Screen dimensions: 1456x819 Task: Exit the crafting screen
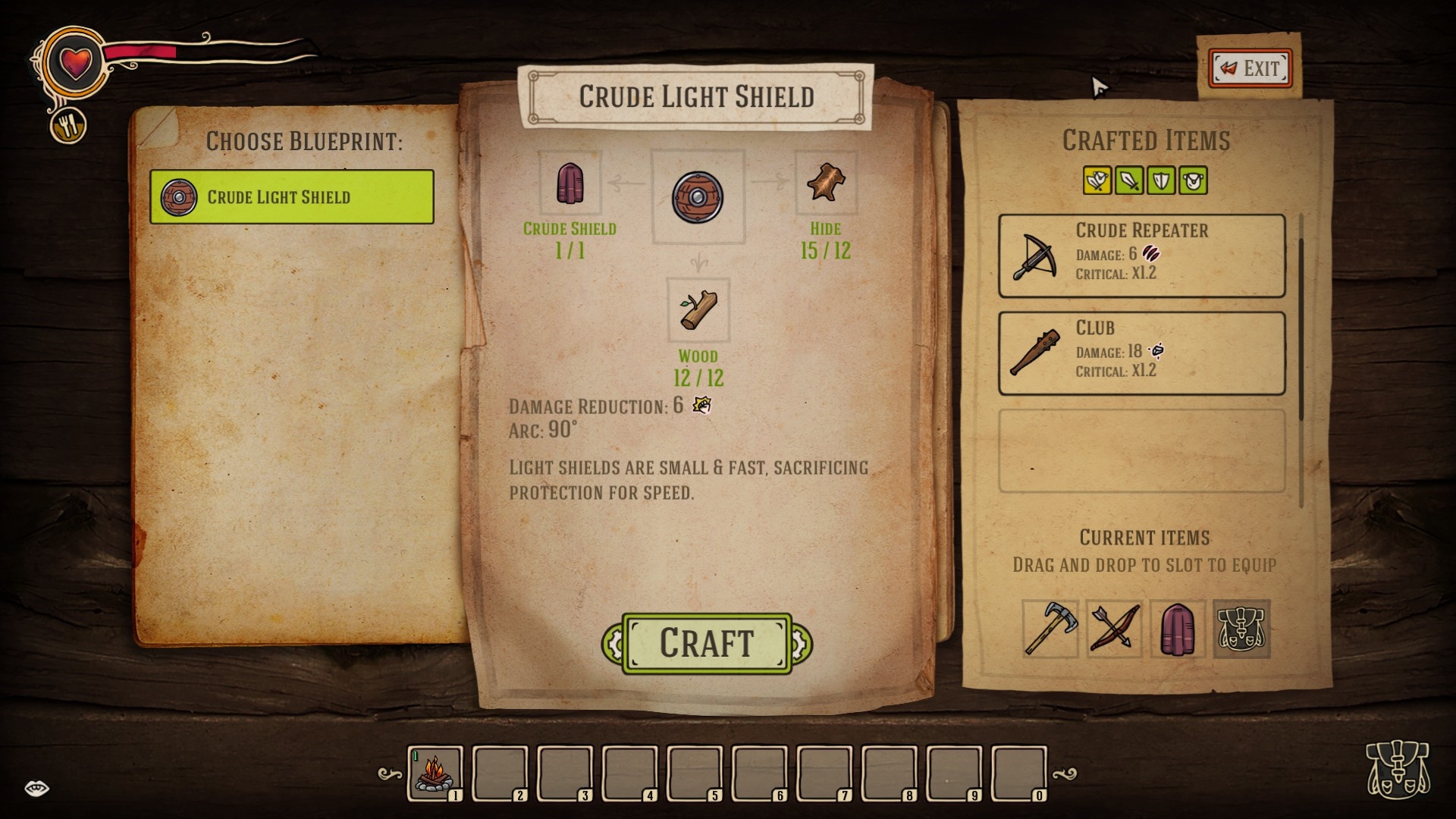pyautogui.click(x=1250, y=69)
